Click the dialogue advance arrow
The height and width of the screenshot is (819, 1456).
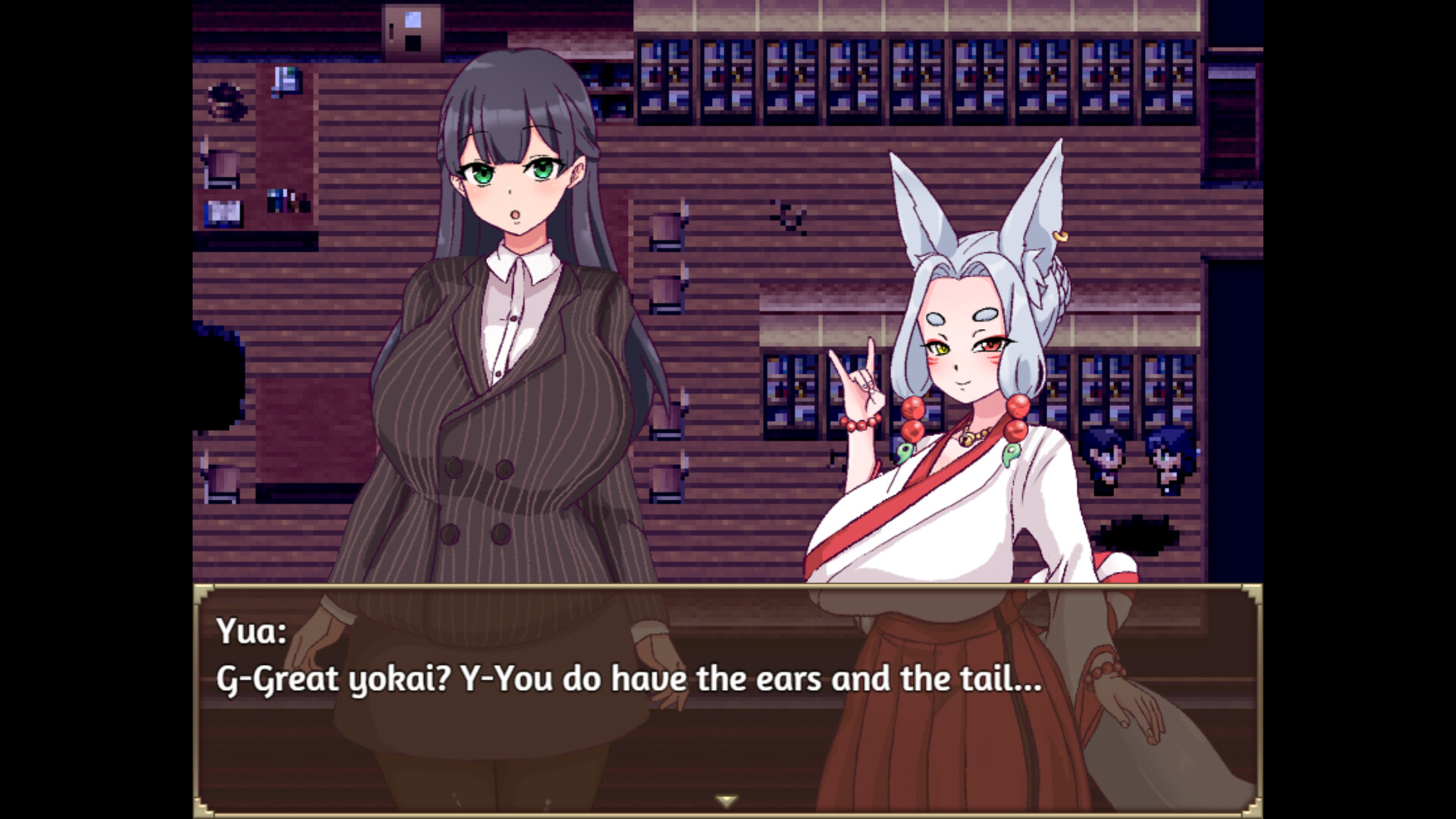(726, 799)
